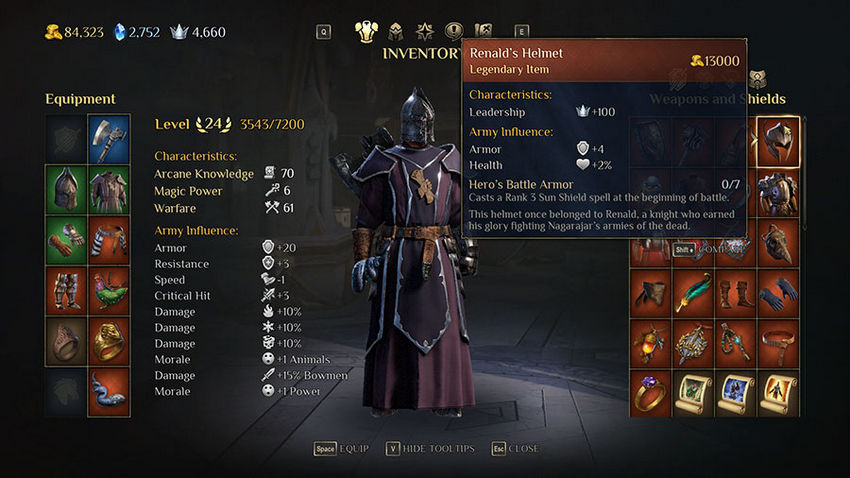The width and height of the screenshot is (850, 478).
Task: Click the equipped leather gloves slot
Action: pyautogui.click(x=66, y=240)
